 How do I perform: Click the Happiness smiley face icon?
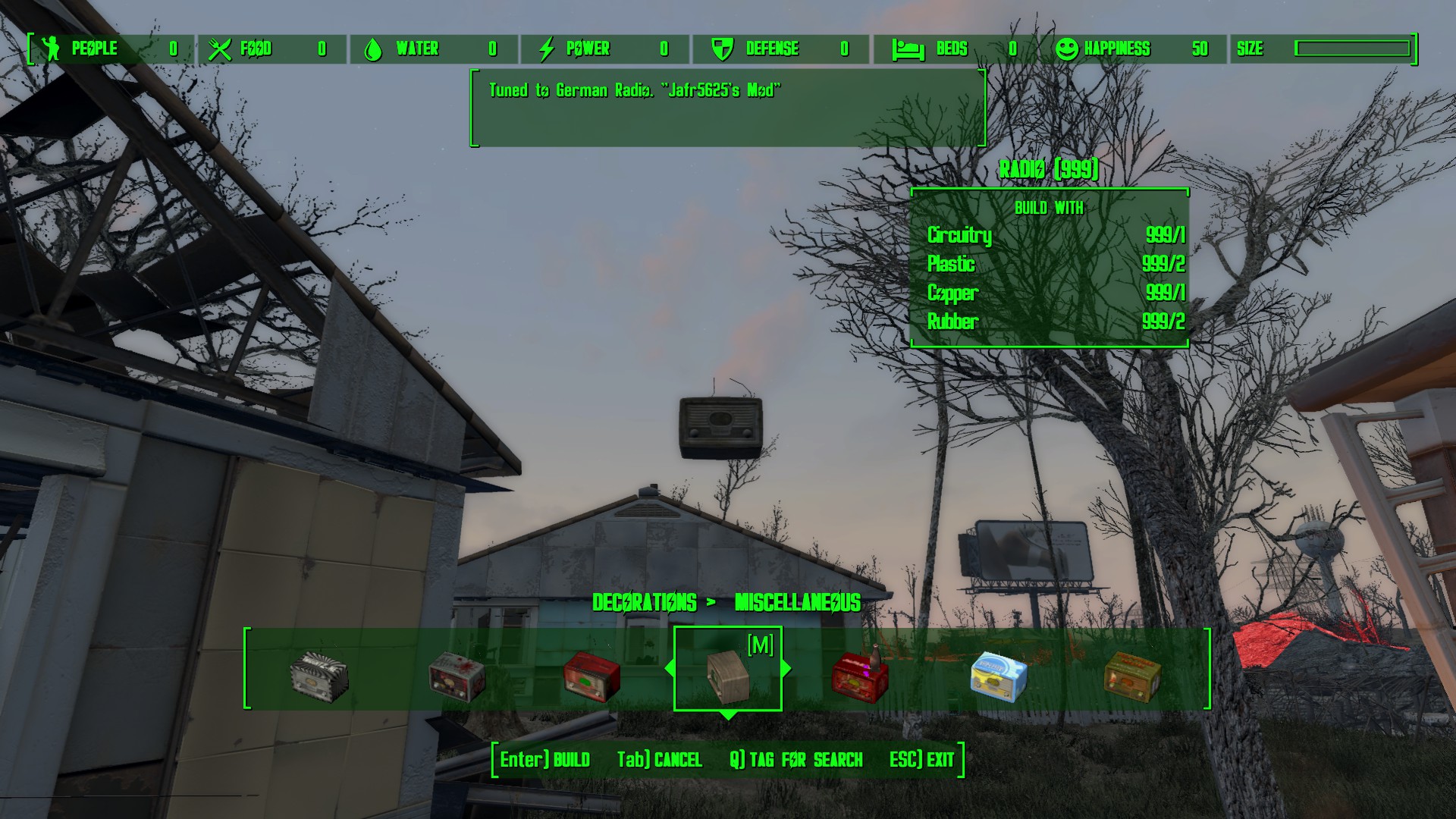[x=1068, y=49]
